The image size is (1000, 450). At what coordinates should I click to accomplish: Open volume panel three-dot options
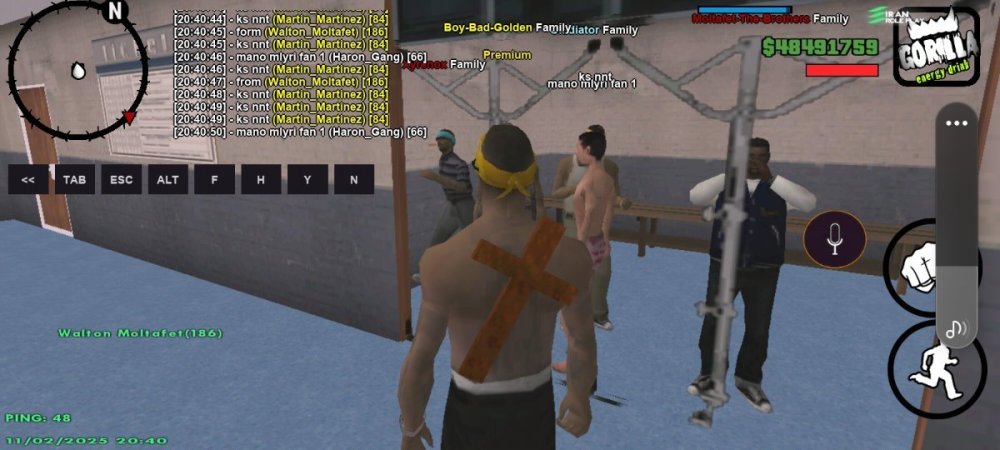[x=957, y=124]
